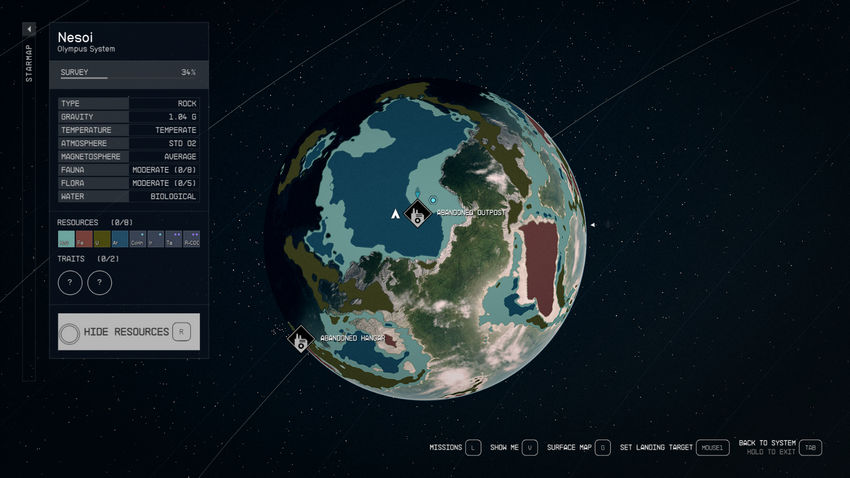Viewport: 850px width, 478px height.
Task: Select the Fe iron resource tile
Action: [84, 239]
